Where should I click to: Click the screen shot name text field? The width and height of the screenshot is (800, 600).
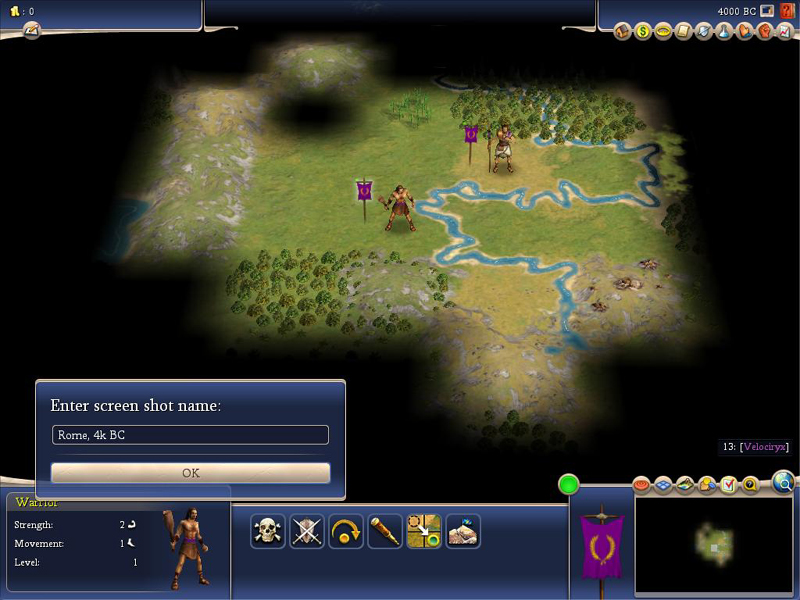pyautogui.click(x=190, y=435)
